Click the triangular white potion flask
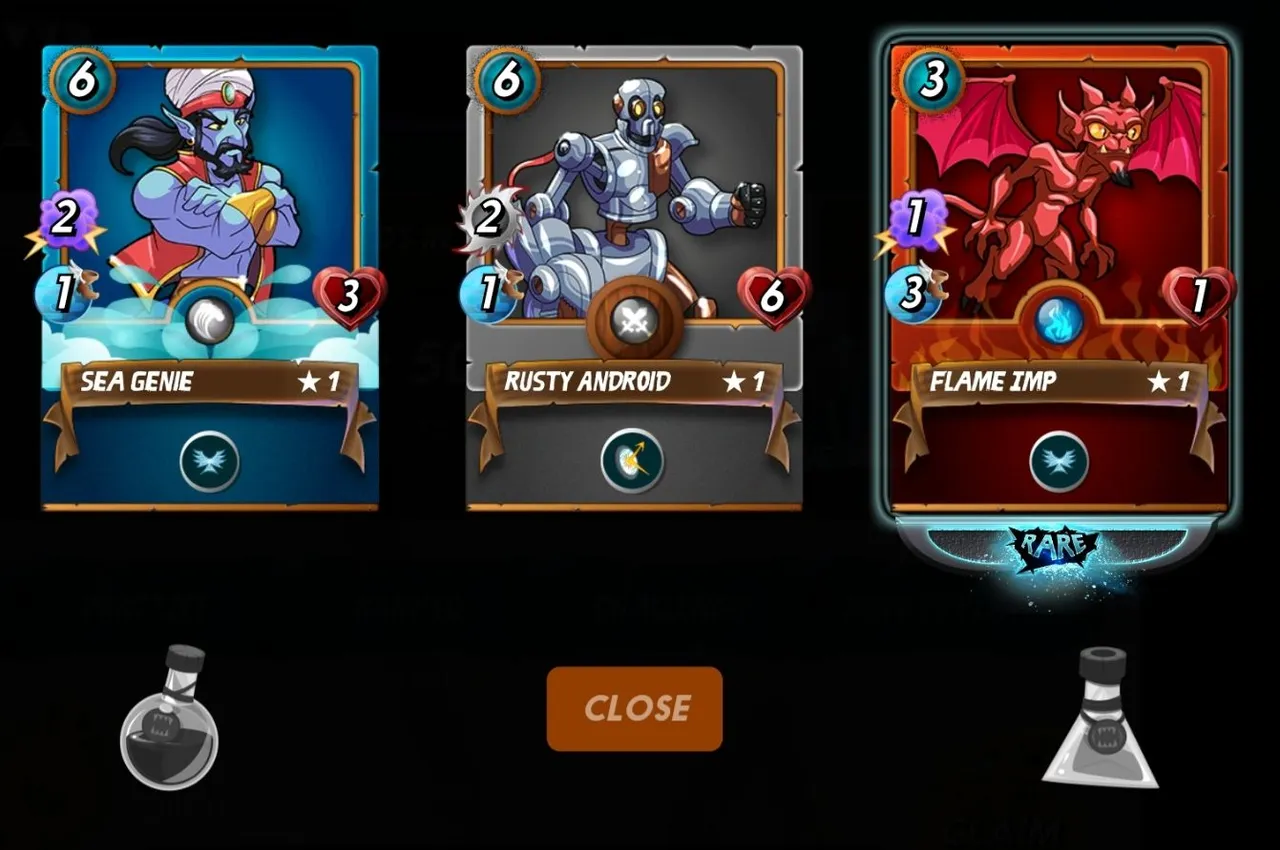Viewport: 1280px width, 850px height. point(1100,720)
